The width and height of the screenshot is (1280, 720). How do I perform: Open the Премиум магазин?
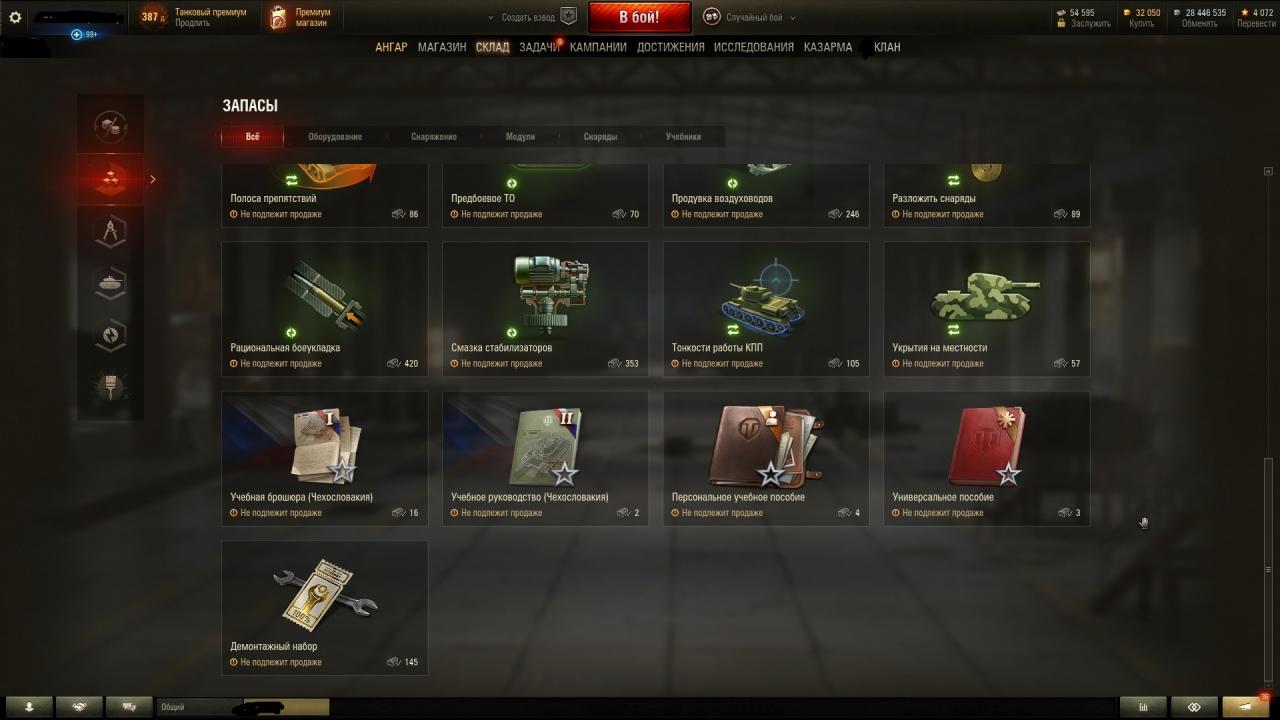(301, 17)
